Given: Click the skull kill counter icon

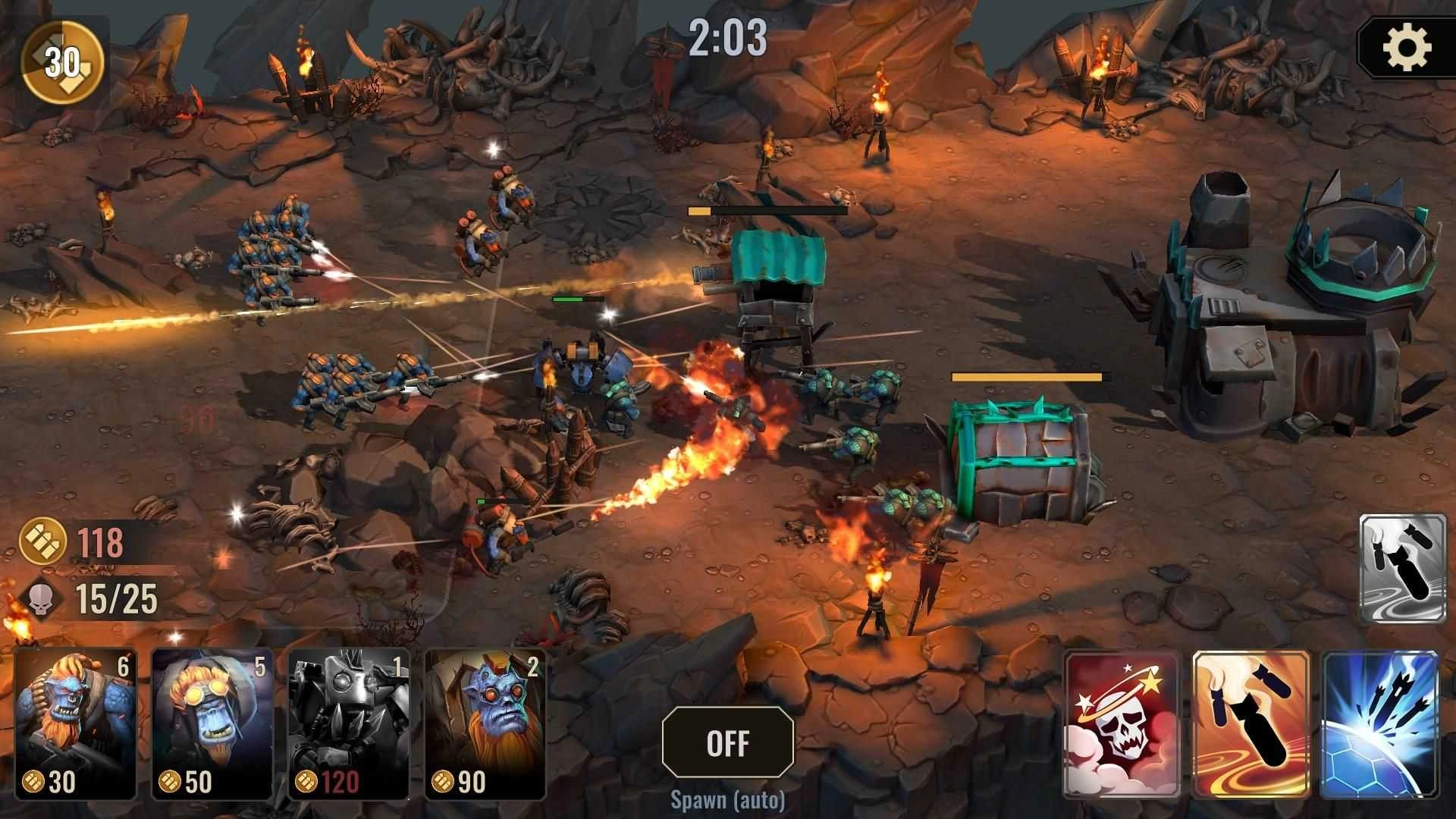Looking at the screenshot, I should (x=42, y=598).
